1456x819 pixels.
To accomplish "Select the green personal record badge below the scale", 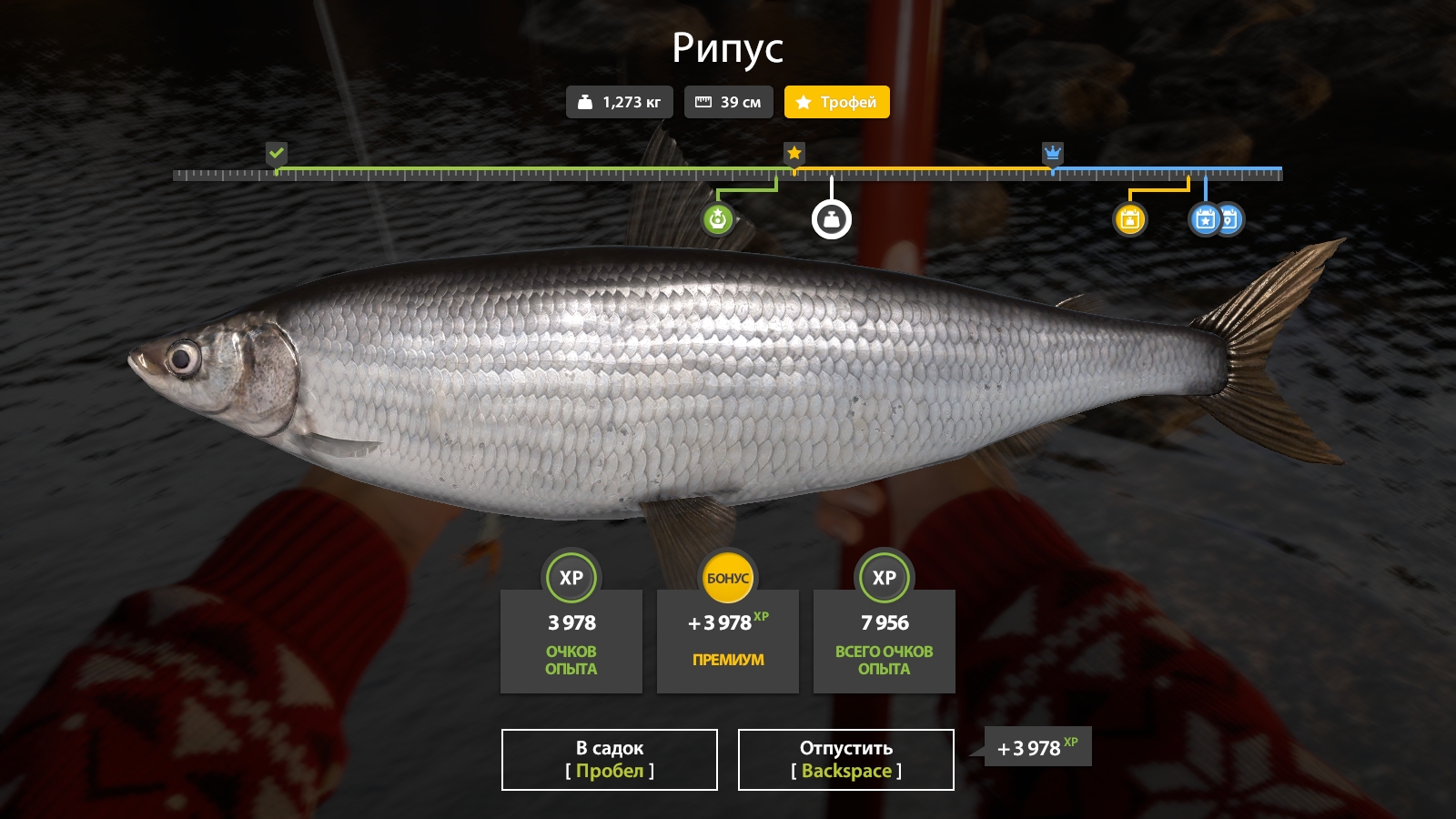I will (716, 218).
